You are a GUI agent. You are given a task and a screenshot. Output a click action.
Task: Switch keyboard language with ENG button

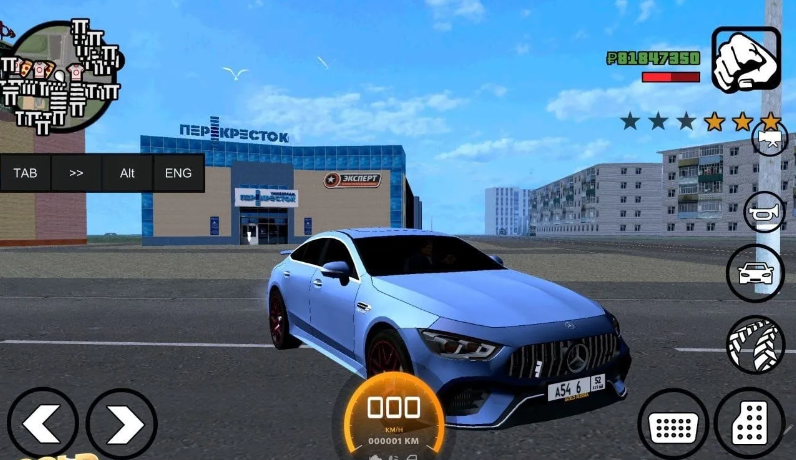coord(178,173)
